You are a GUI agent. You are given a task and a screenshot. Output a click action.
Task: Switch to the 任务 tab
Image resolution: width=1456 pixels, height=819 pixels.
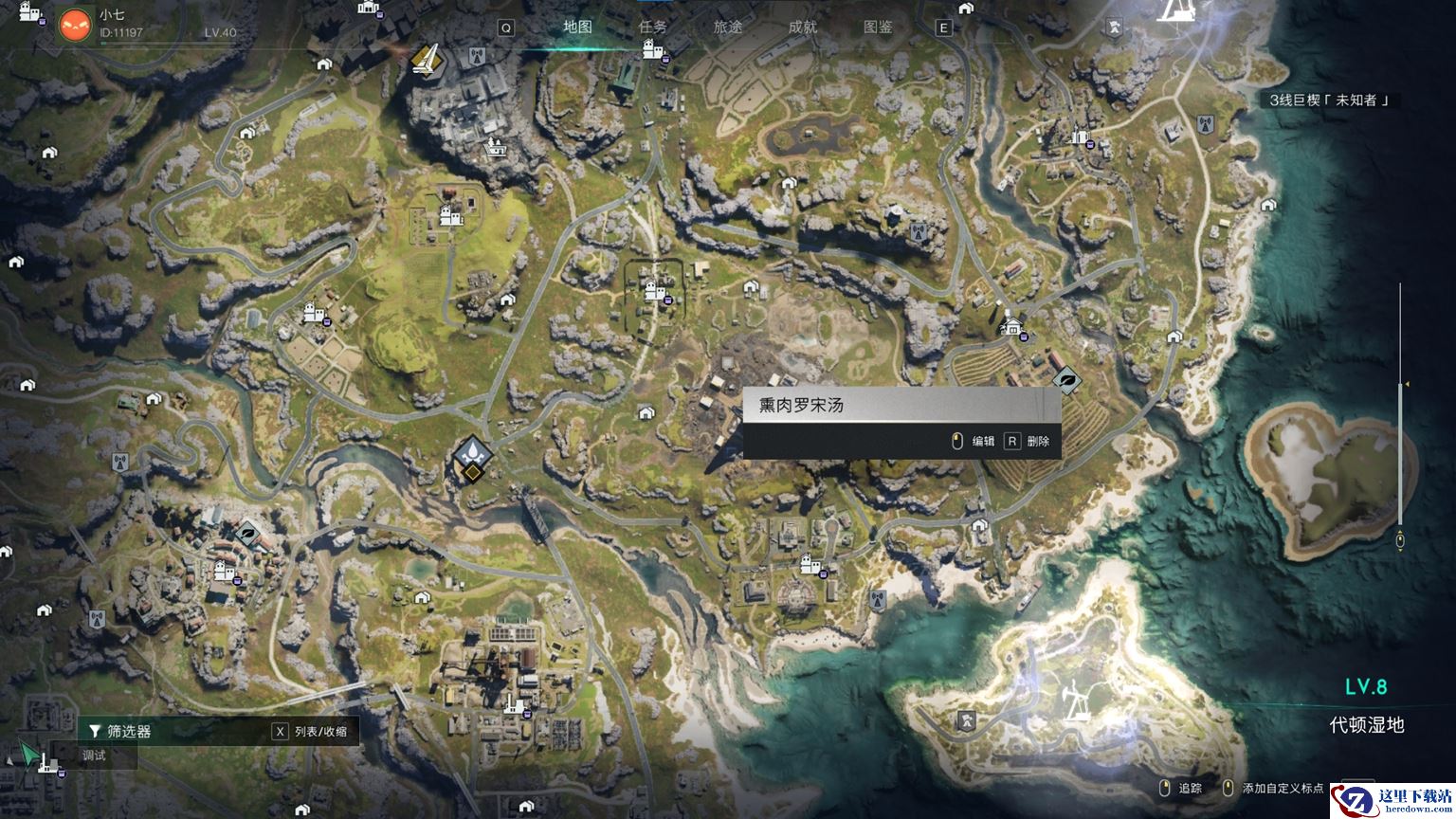652,27
